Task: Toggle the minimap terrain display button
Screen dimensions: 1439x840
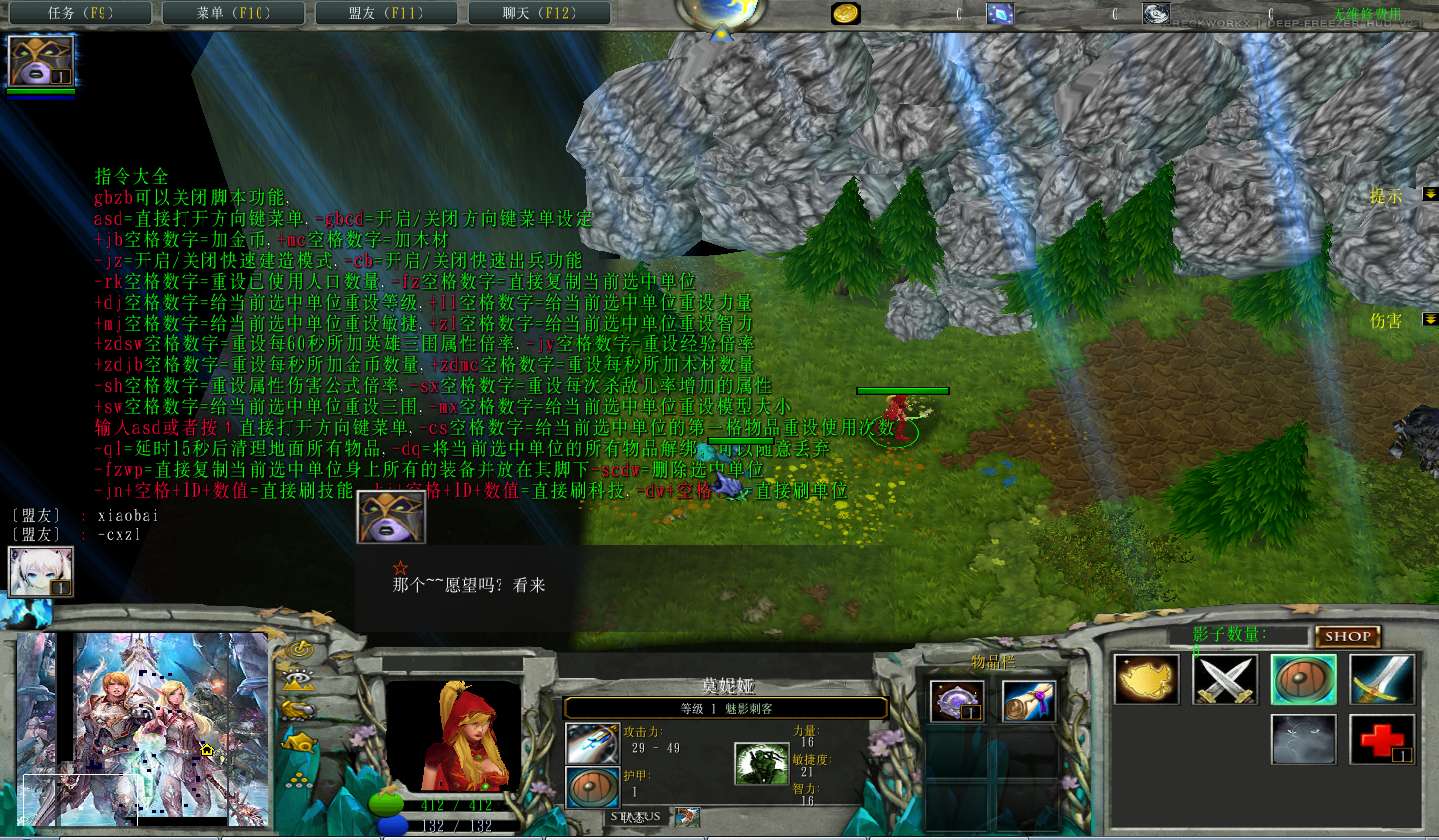Action: click(299, 681)
